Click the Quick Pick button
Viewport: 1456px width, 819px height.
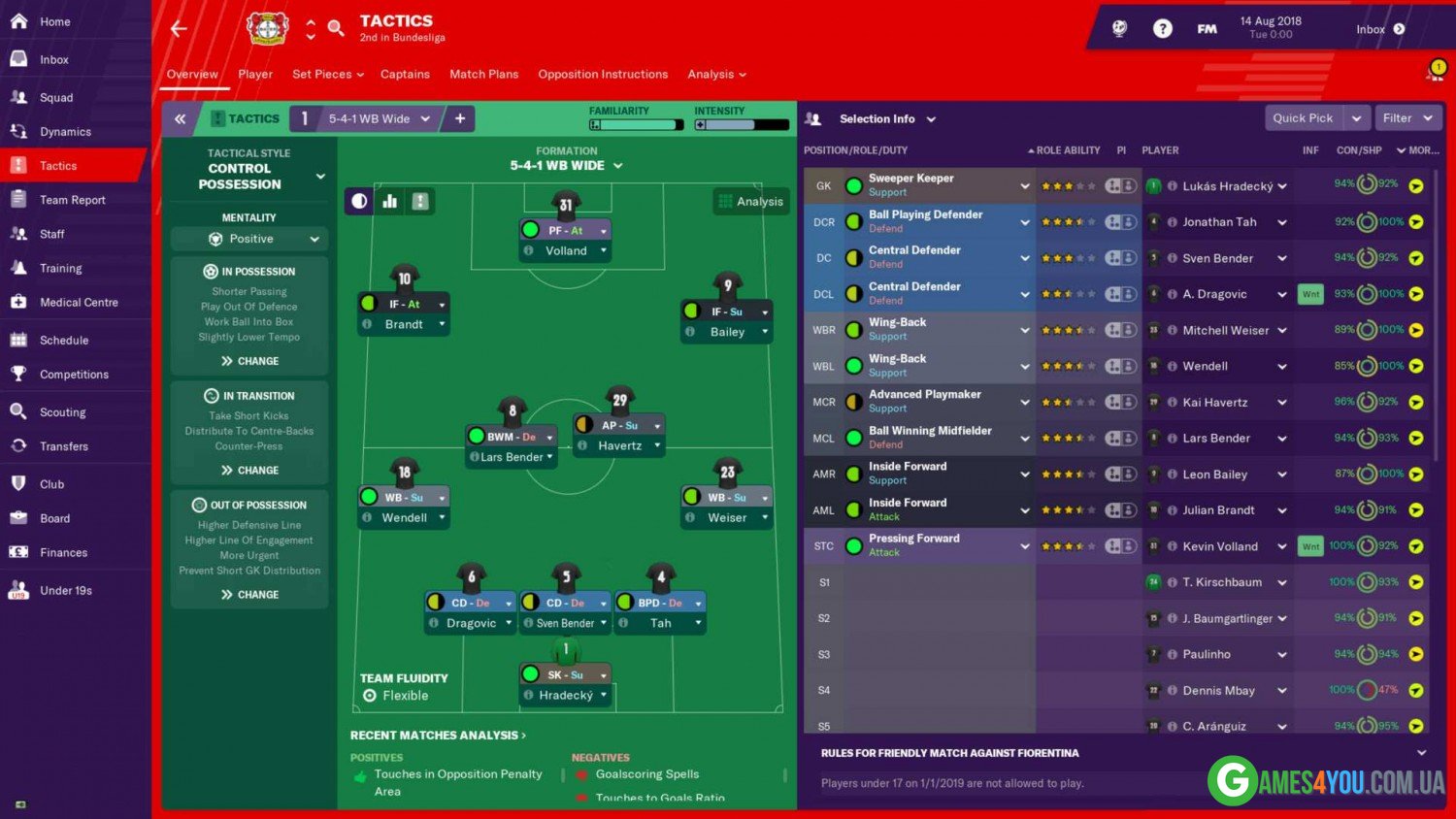pos(1303,117)
